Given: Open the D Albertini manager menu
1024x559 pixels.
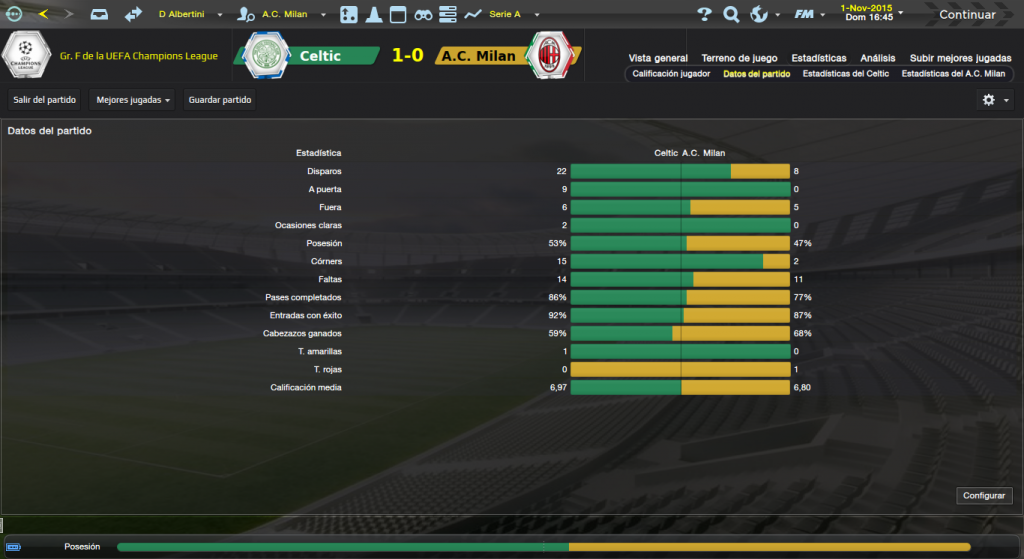Looking at the screenshot, I should 190,15.
